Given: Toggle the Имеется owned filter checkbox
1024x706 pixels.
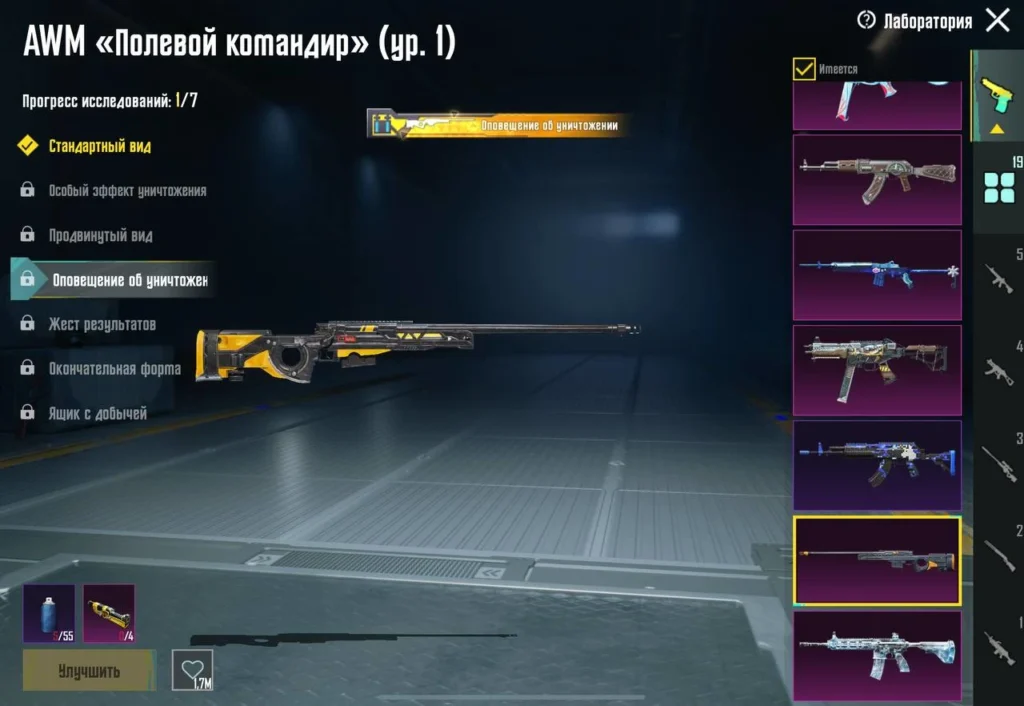Looking at the screenshot, I should [x=804, y=69].
